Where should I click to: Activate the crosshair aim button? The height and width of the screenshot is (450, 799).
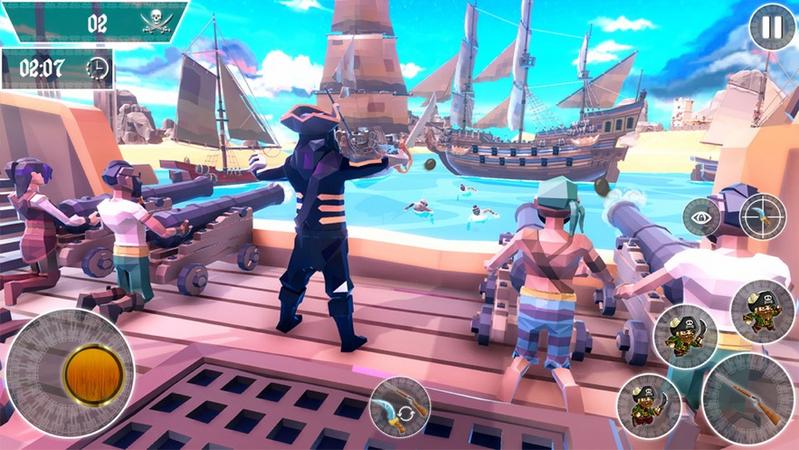(x=762, y=216)
